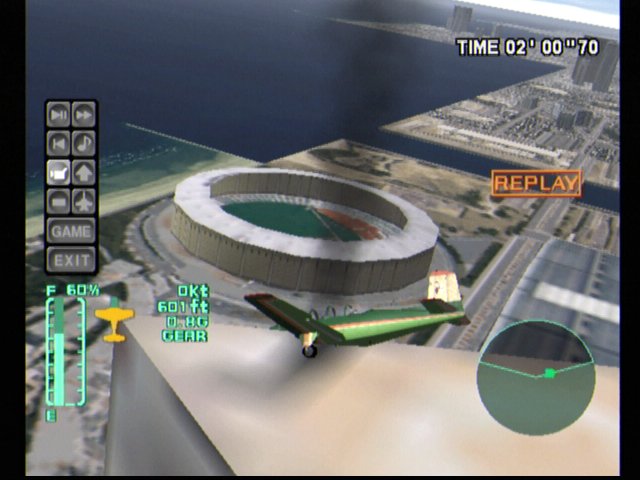Toggle the music note button
This screenshot has height=480, width=640.
click(84, 142)
